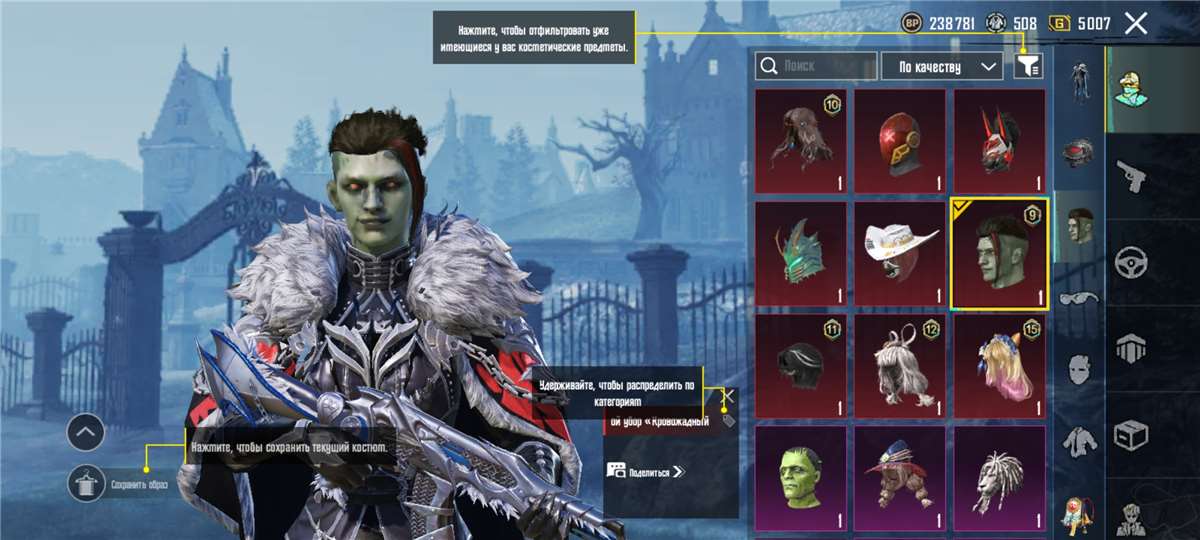Select the silver-white wavy hair item
Screen dimensions: 1200x540
[899, 365]
